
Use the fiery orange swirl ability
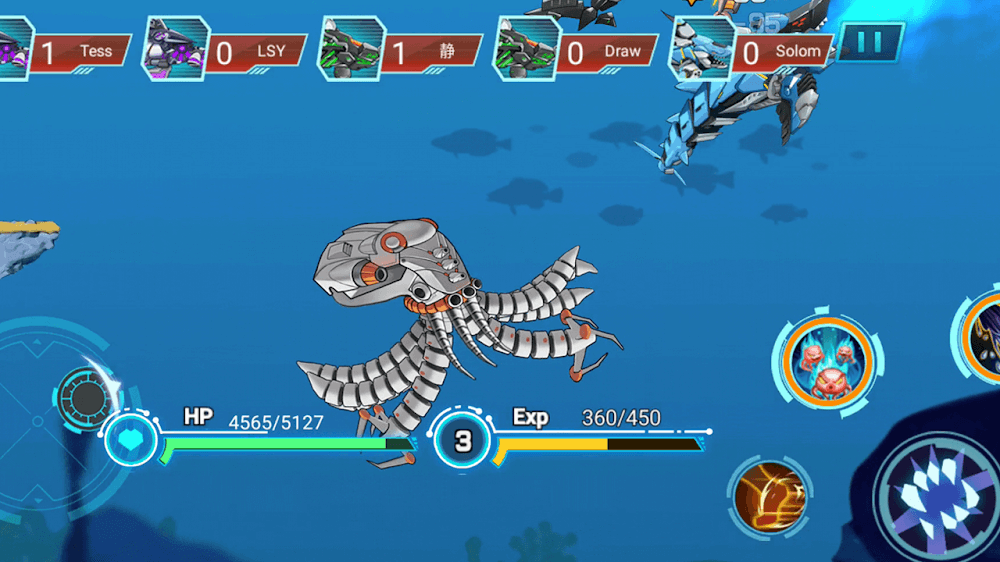(x=770, y=494)
